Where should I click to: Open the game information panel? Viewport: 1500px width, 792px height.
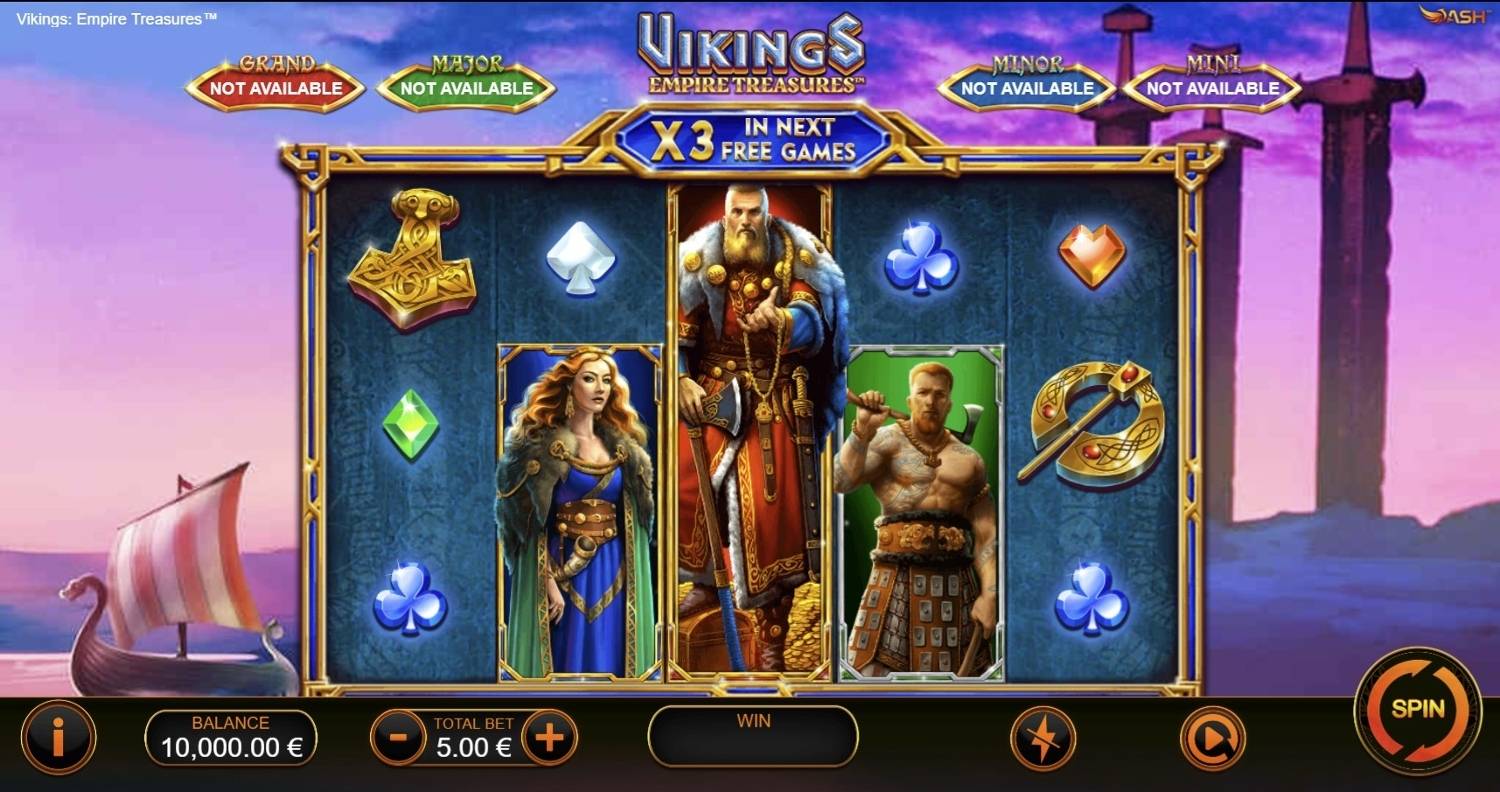(x=60, y=739)
